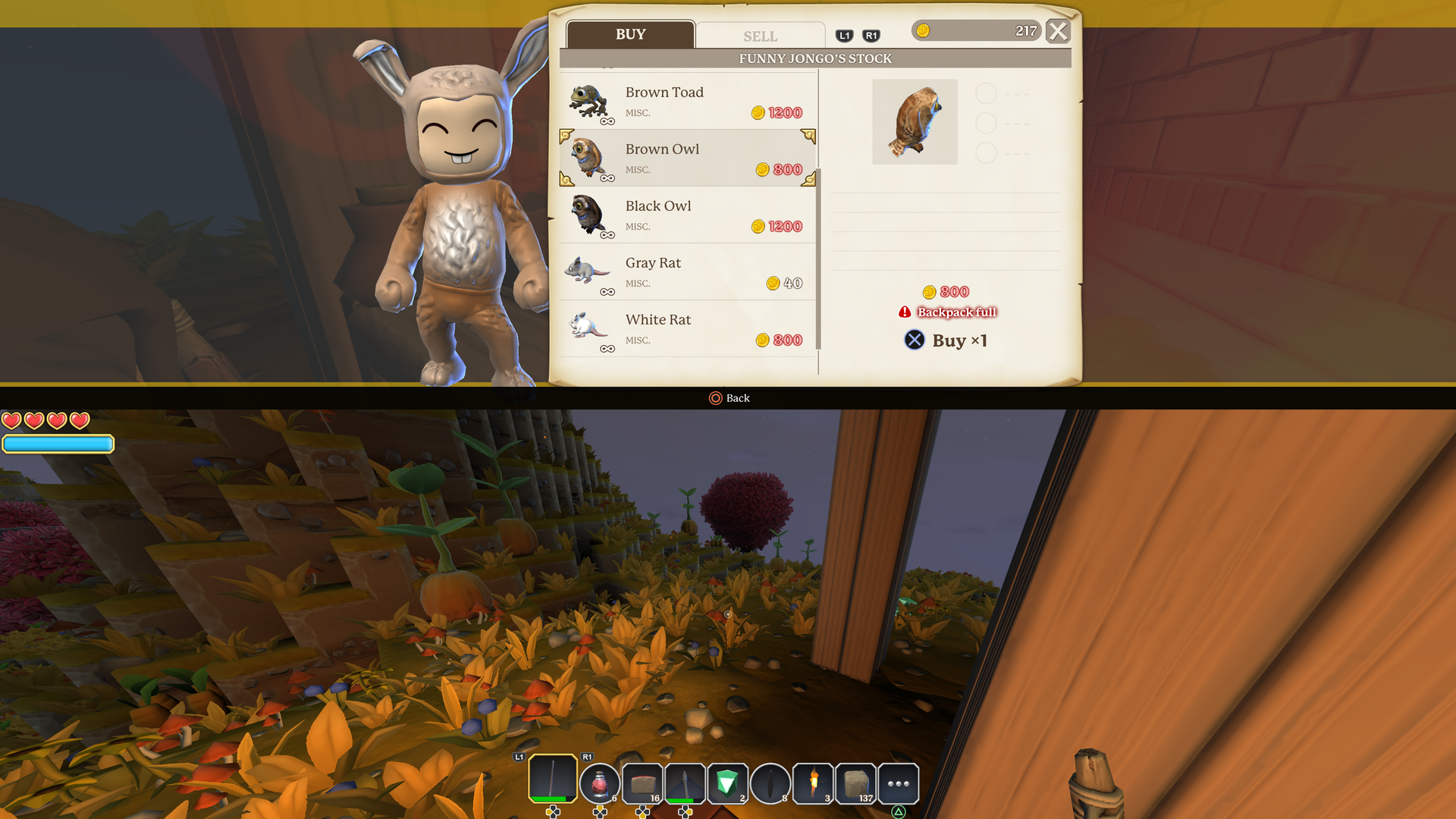Image resolution: width=1456 pixels, height=819 pixels.
Task: Switch to the BUY tab
Action: (630, 33)
